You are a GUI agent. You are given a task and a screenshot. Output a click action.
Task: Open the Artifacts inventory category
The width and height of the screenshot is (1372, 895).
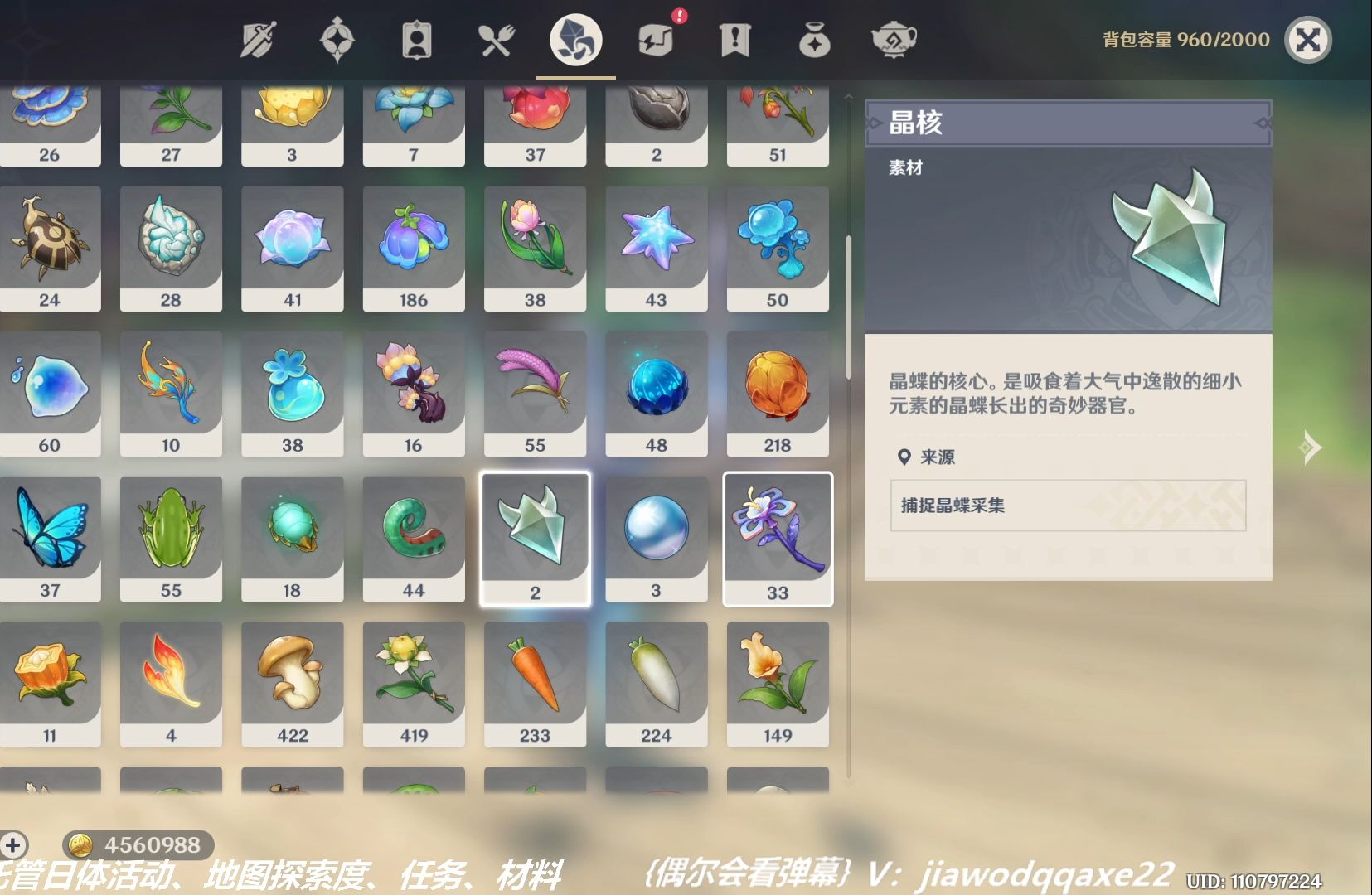(x=337, y=37)
